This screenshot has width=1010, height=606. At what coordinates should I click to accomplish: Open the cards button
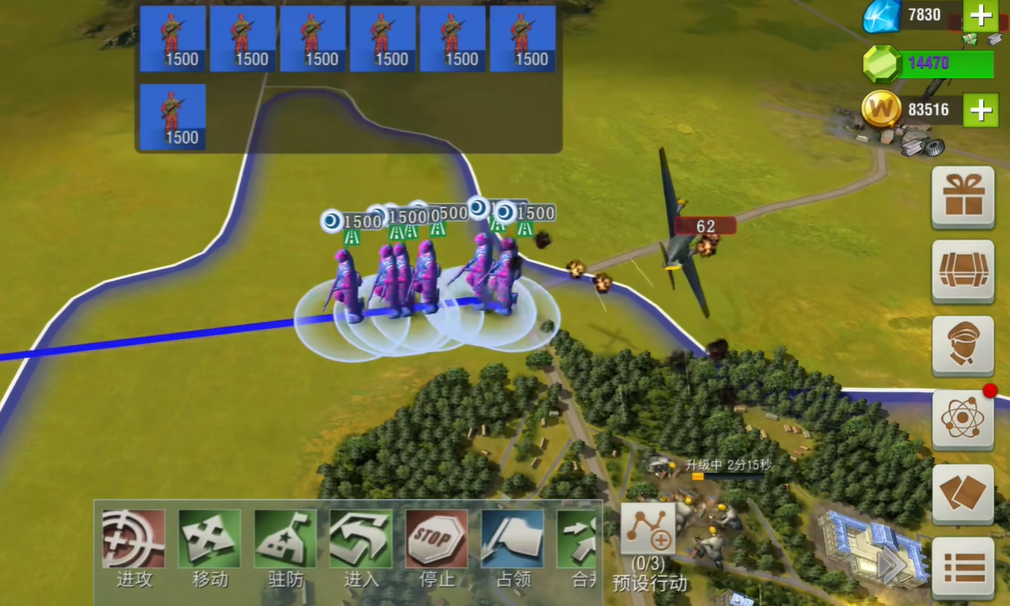pos(963,494)
